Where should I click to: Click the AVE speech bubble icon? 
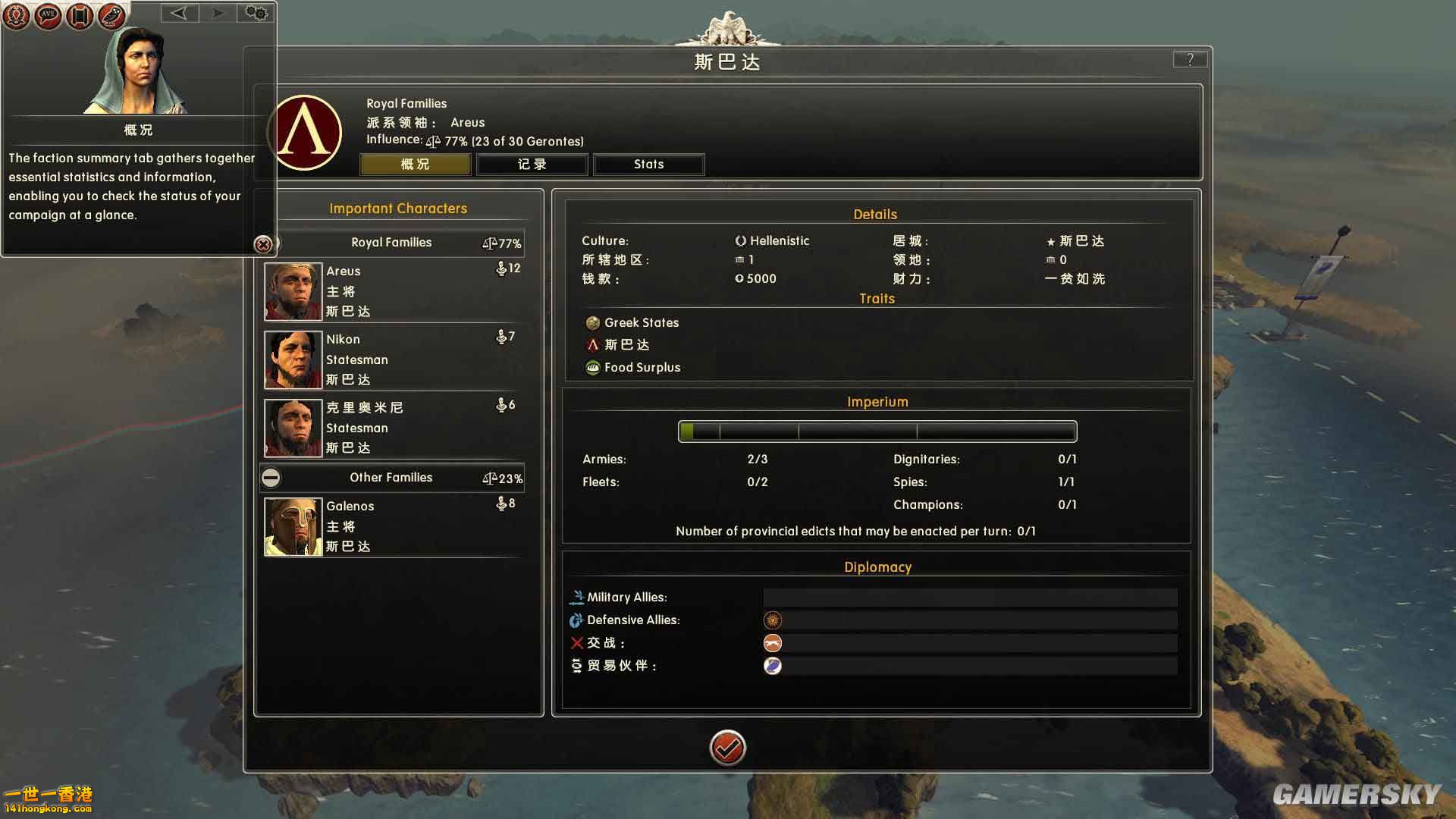click(x=48, y=15)
